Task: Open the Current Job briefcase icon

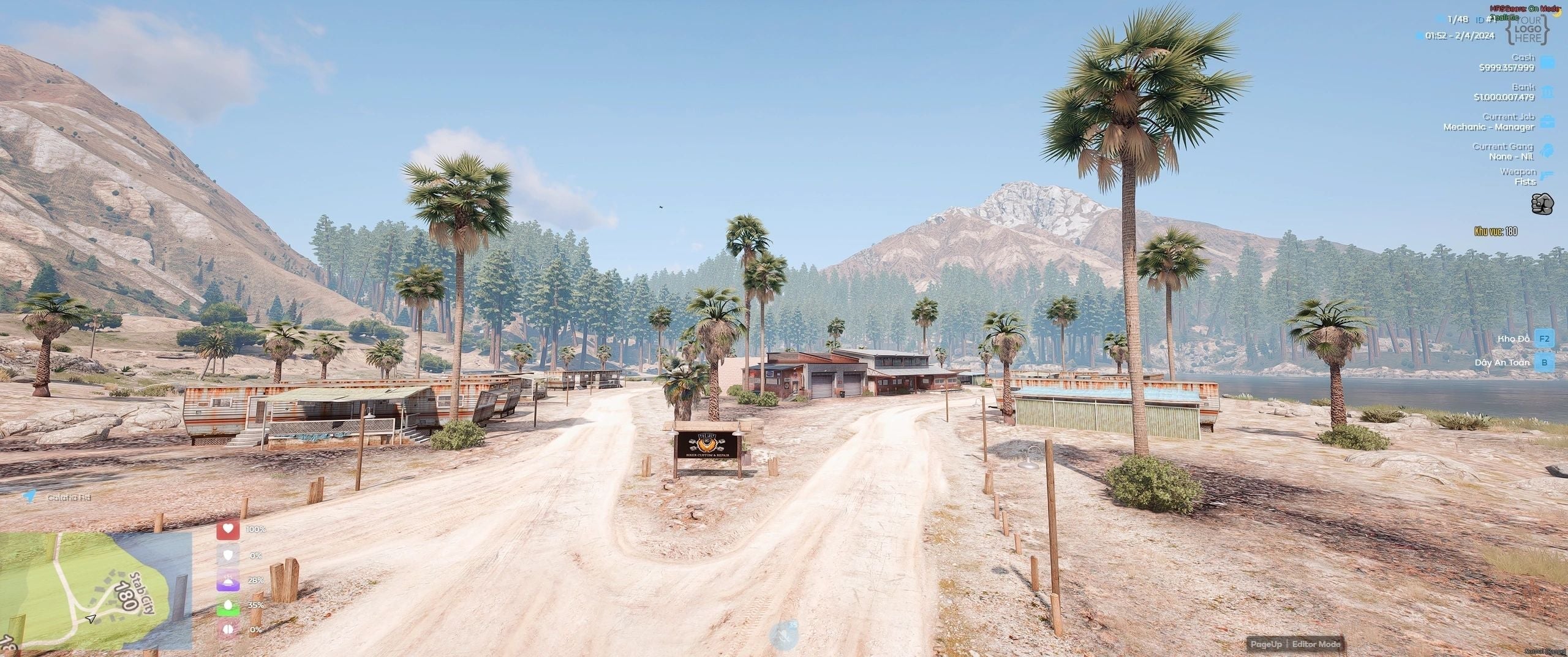Action: coord(1547,122)
